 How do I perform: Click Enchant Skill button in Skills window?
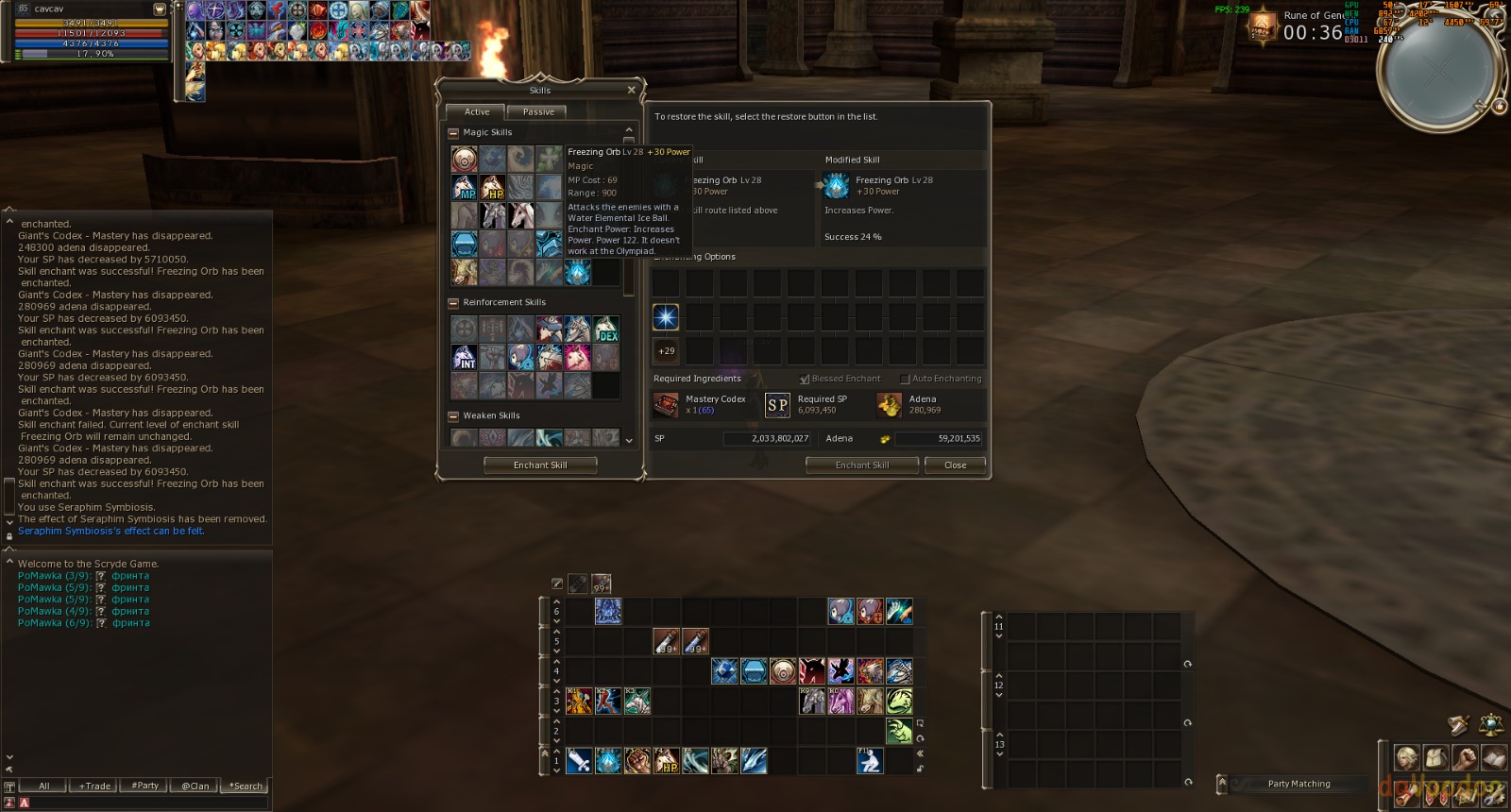click(x=539, y=465)
